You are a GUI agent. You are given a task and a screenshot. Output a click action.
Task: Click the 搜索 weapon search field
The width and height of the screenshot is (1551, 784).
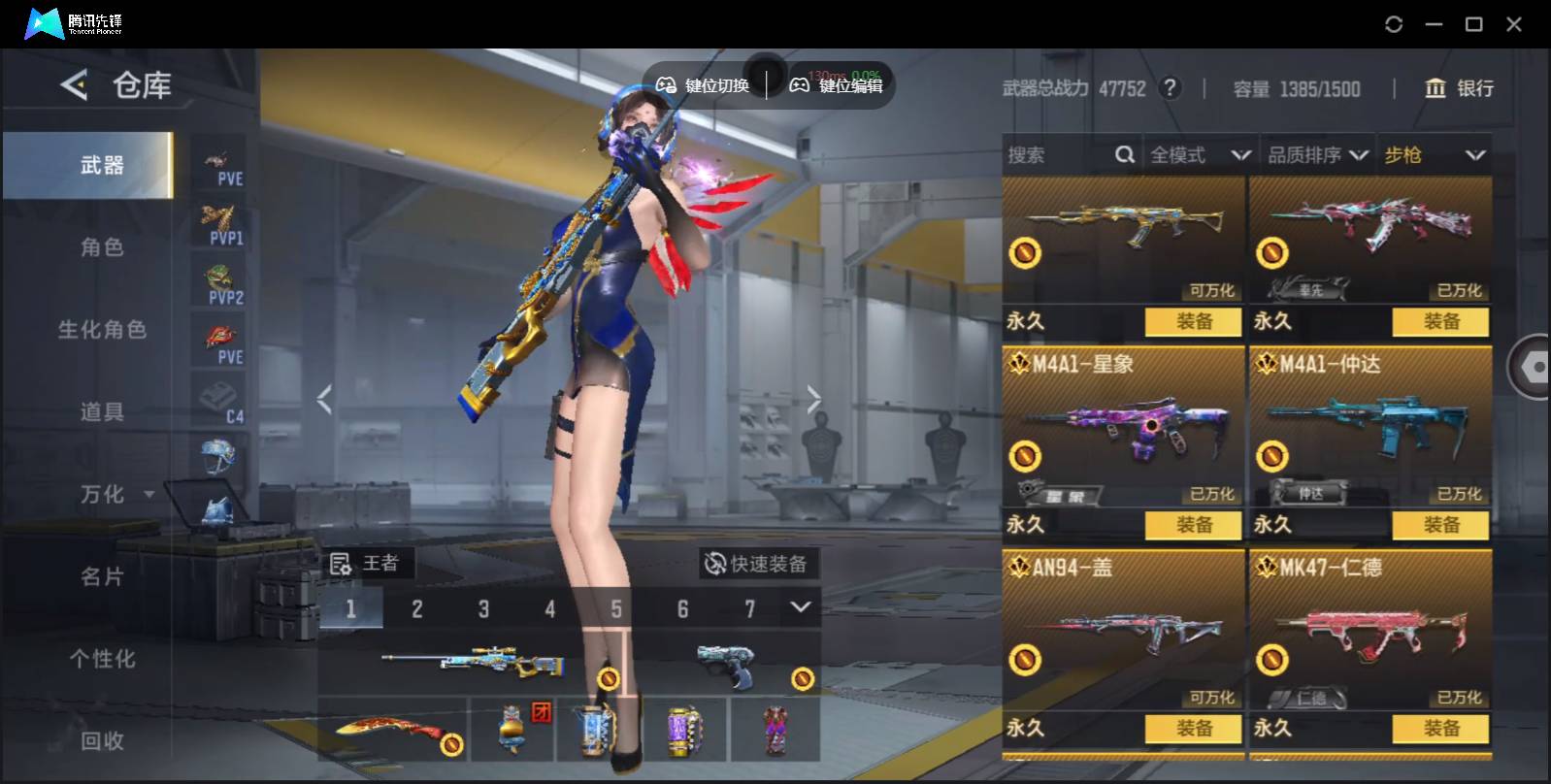coord(1058,155)
